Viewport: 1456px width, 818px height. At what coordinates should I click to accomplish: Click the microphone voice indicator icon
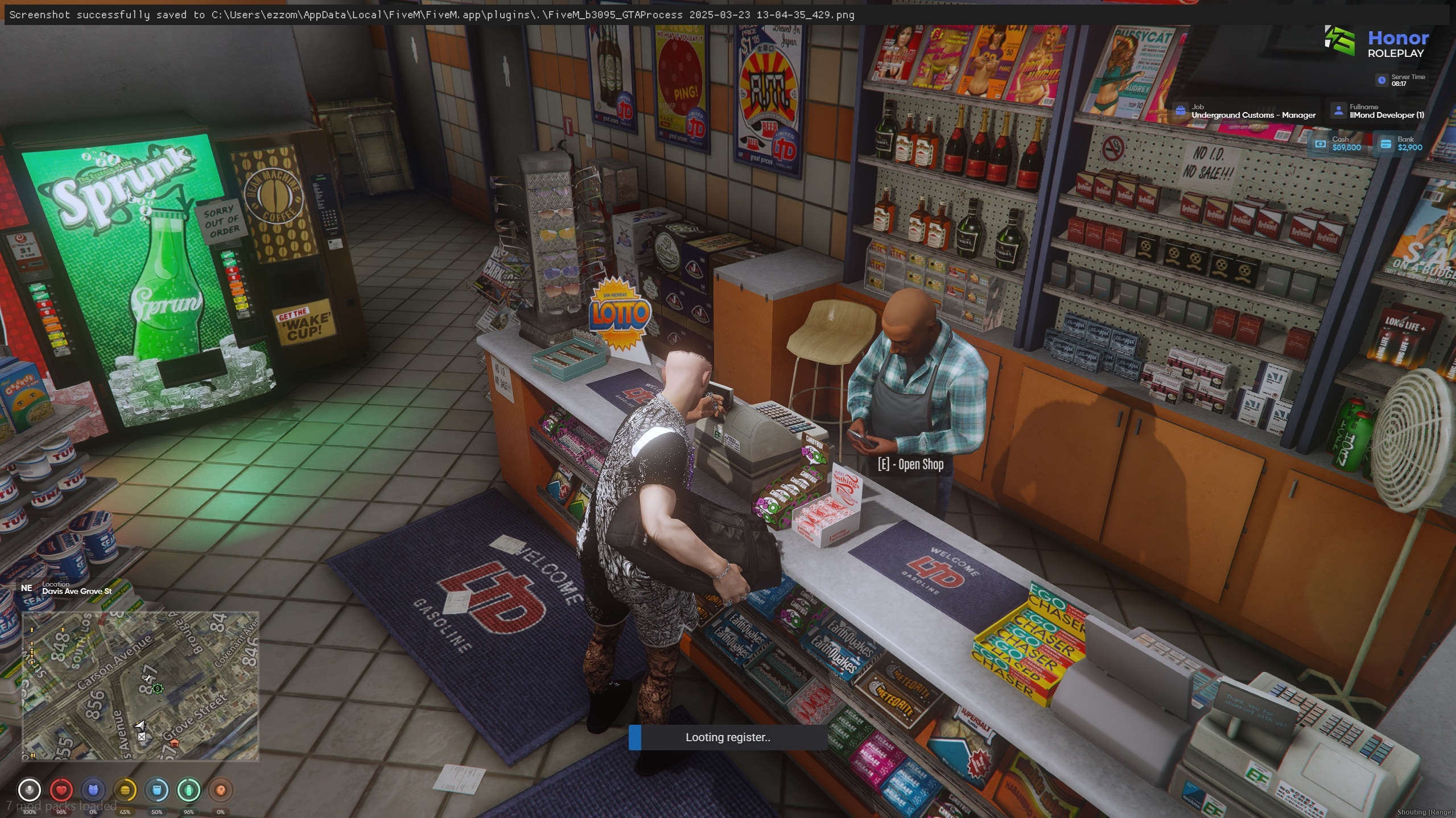(x=29, y=790)
